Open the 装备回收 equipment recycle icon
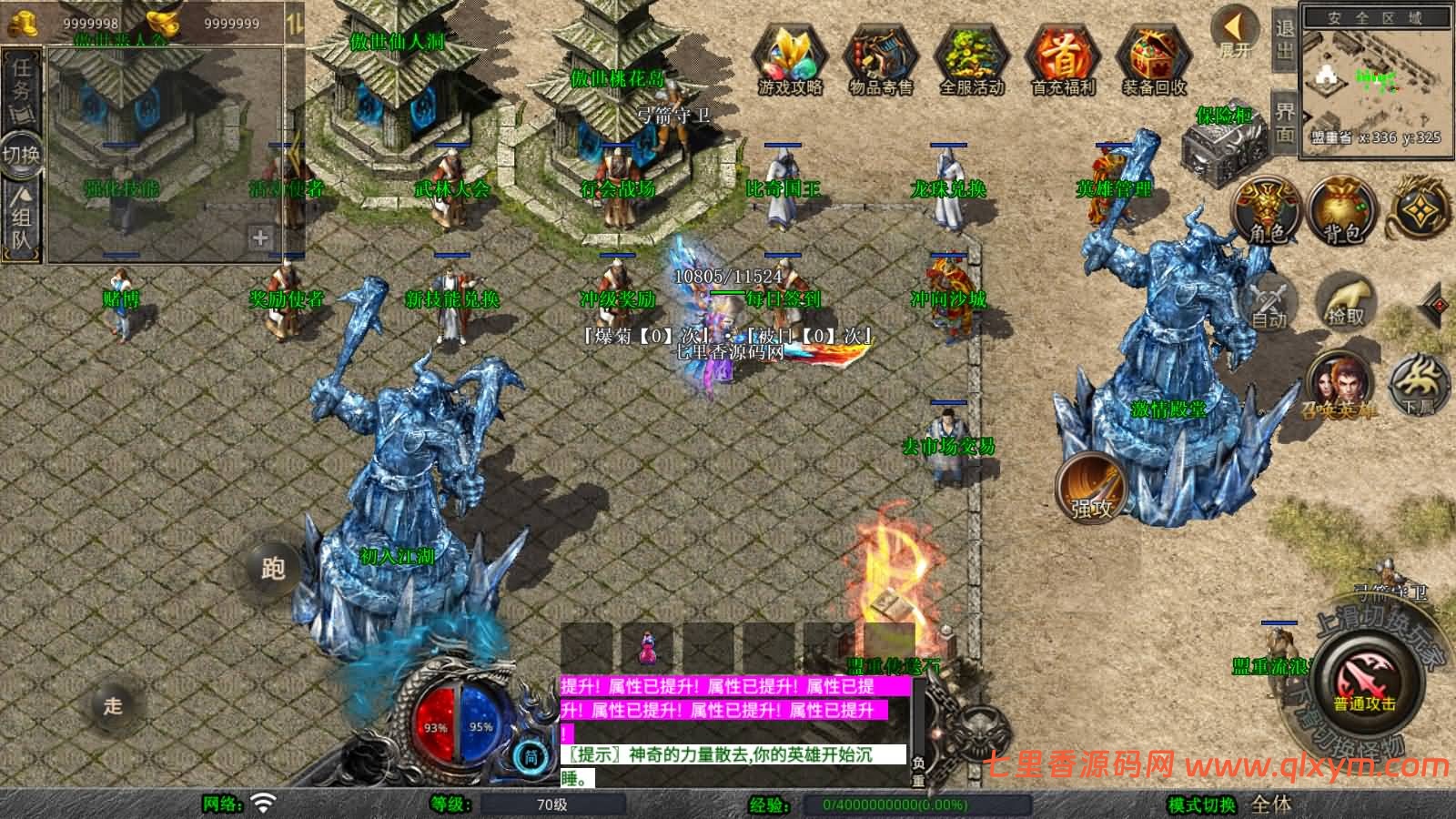Screen dimensions: 1456x819 pos(1154,55)
